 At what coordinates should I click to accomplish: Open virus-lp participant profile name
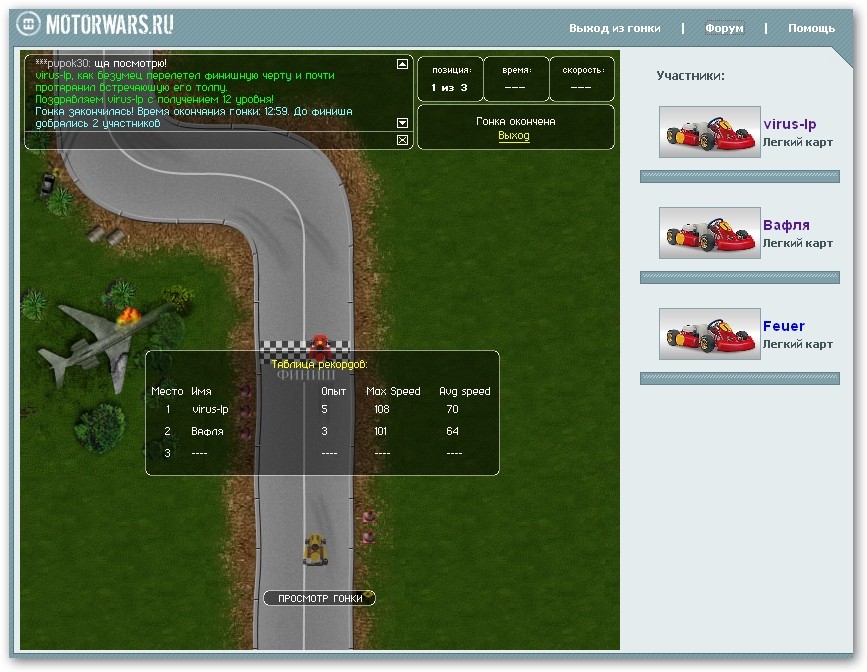(x=789, y=125)
